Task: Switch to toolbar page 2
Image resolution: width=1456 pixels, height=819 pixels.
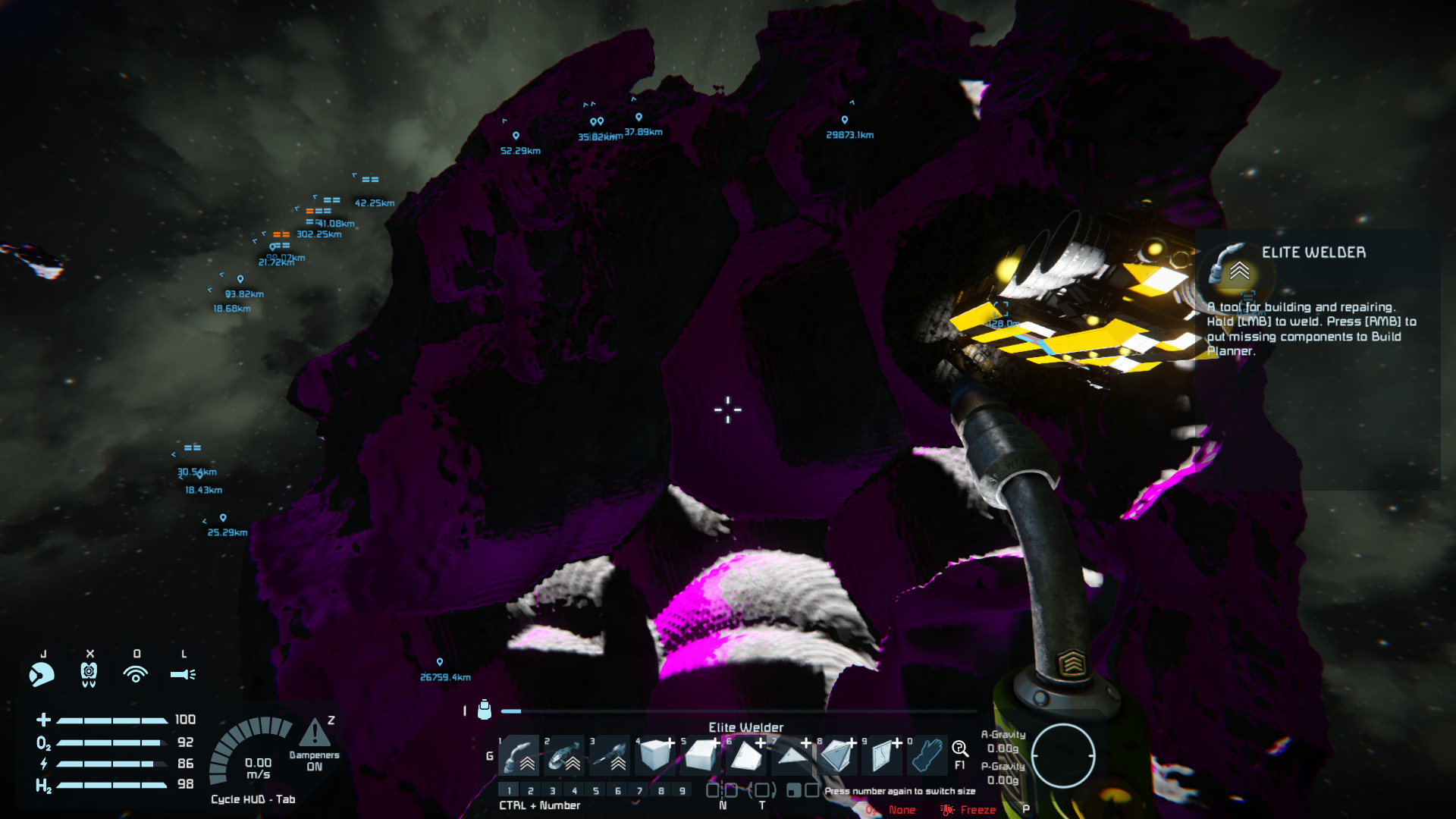Action: (531, 791)
